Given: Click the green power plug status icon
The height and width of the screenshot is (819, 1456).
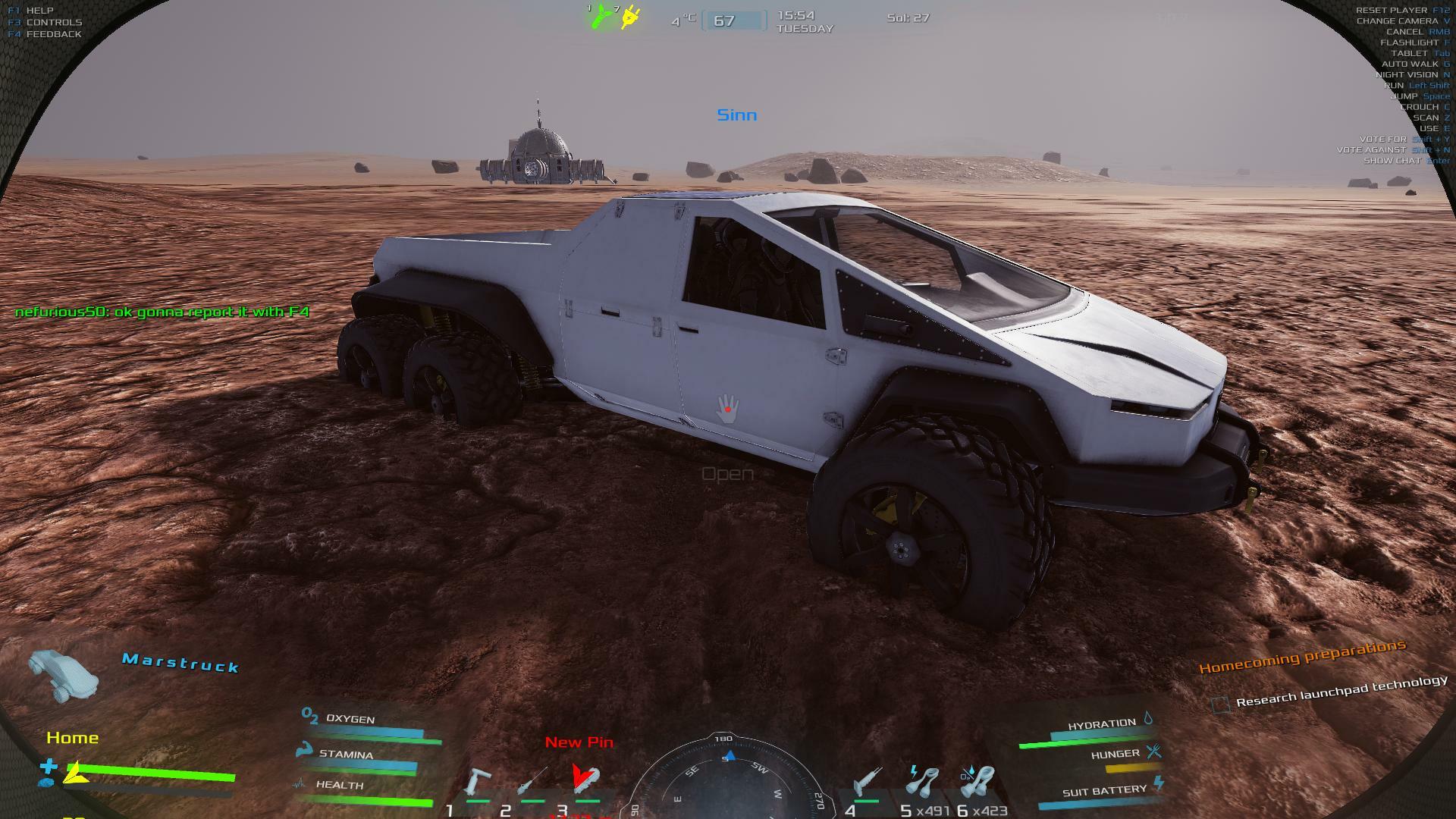Looking at the screenshot, I should click(x=601, y=16).
